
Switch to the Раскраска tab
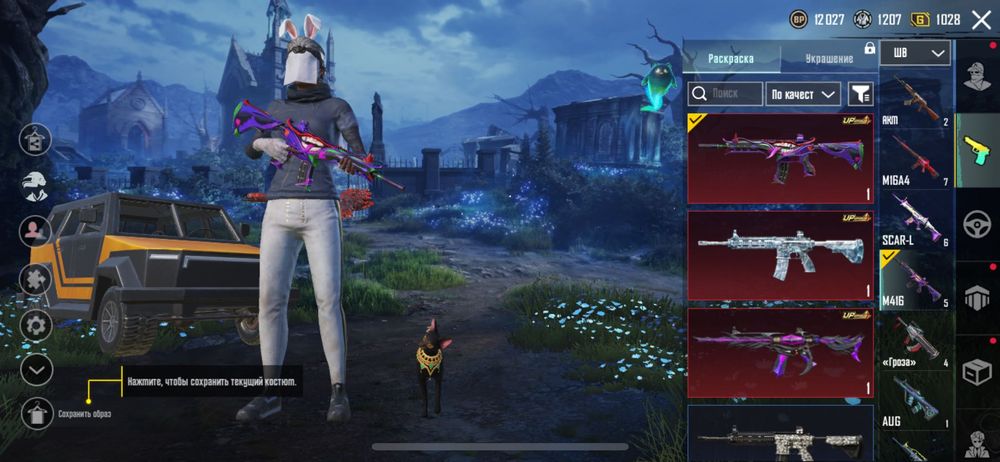coord(730,59)
